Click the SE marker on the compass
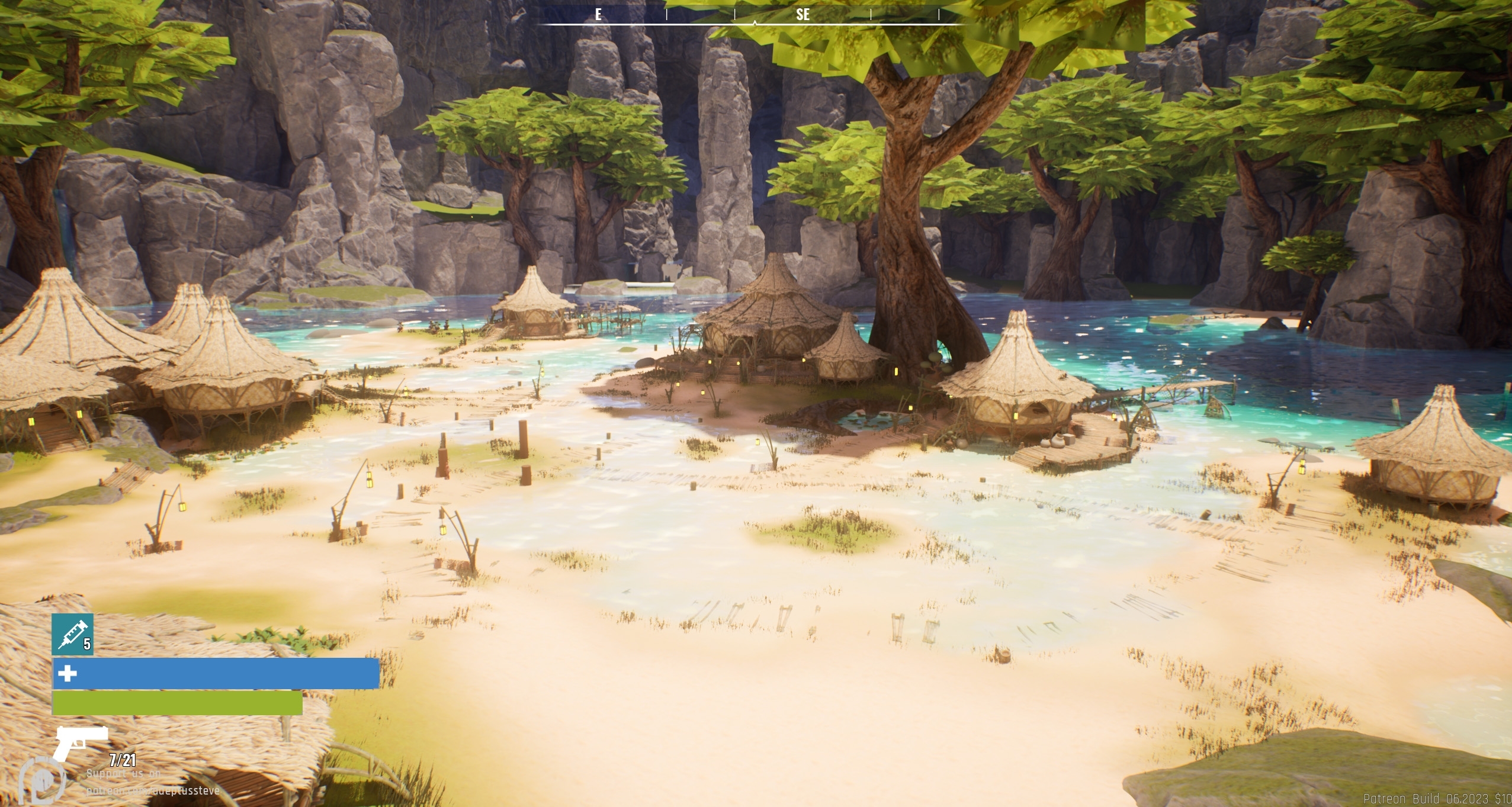 click(804, 15)
